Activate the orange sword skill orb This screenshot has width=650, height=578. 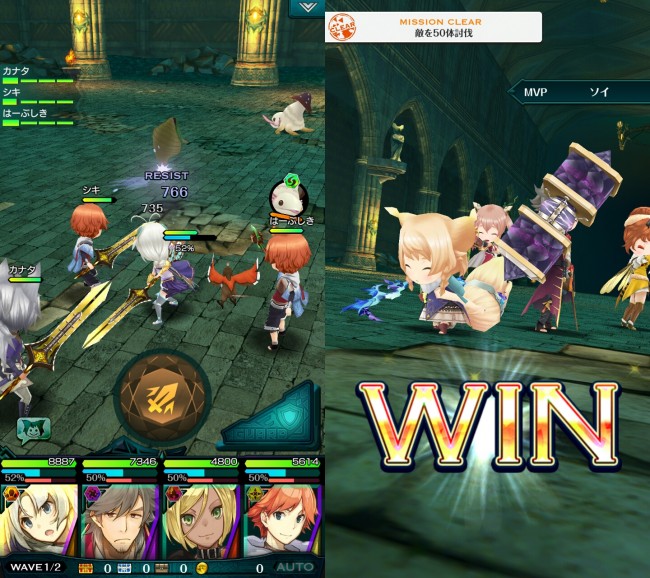tap(162, 395)
